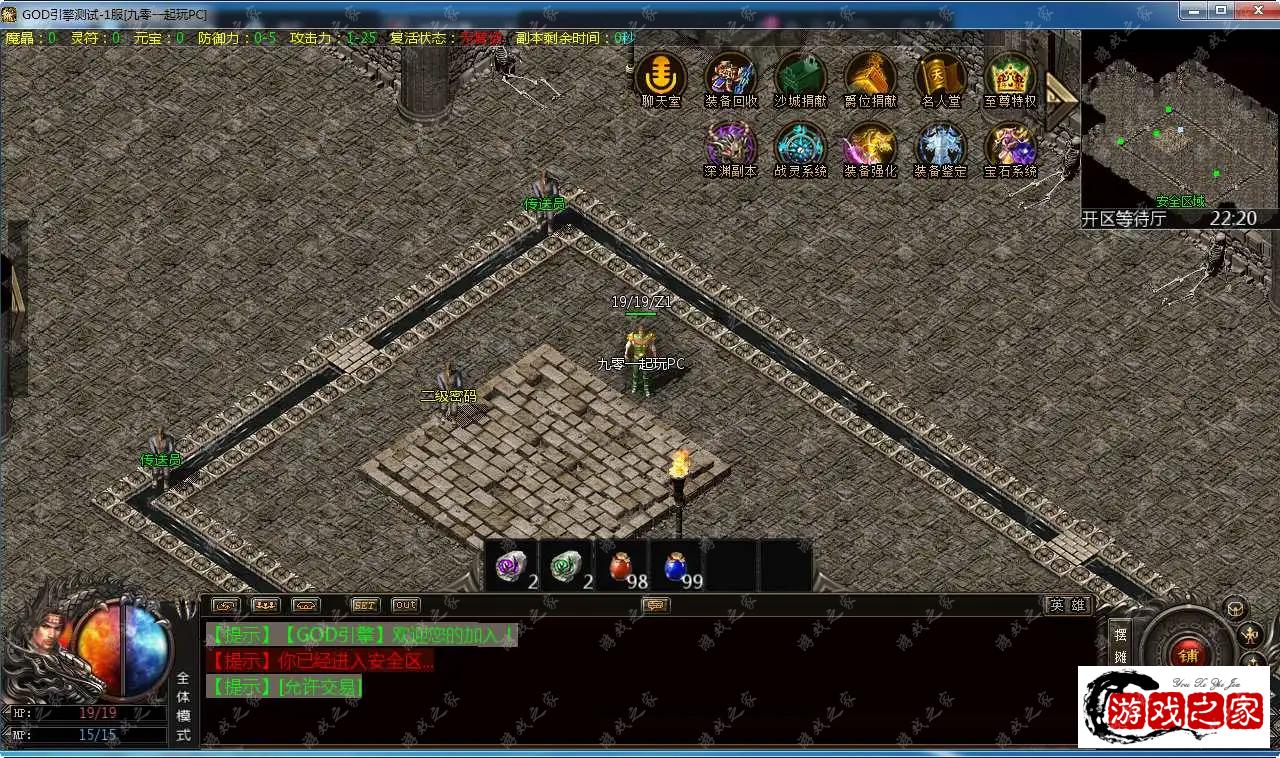Enter the 深渊副本 abyss dungeon

730,146
